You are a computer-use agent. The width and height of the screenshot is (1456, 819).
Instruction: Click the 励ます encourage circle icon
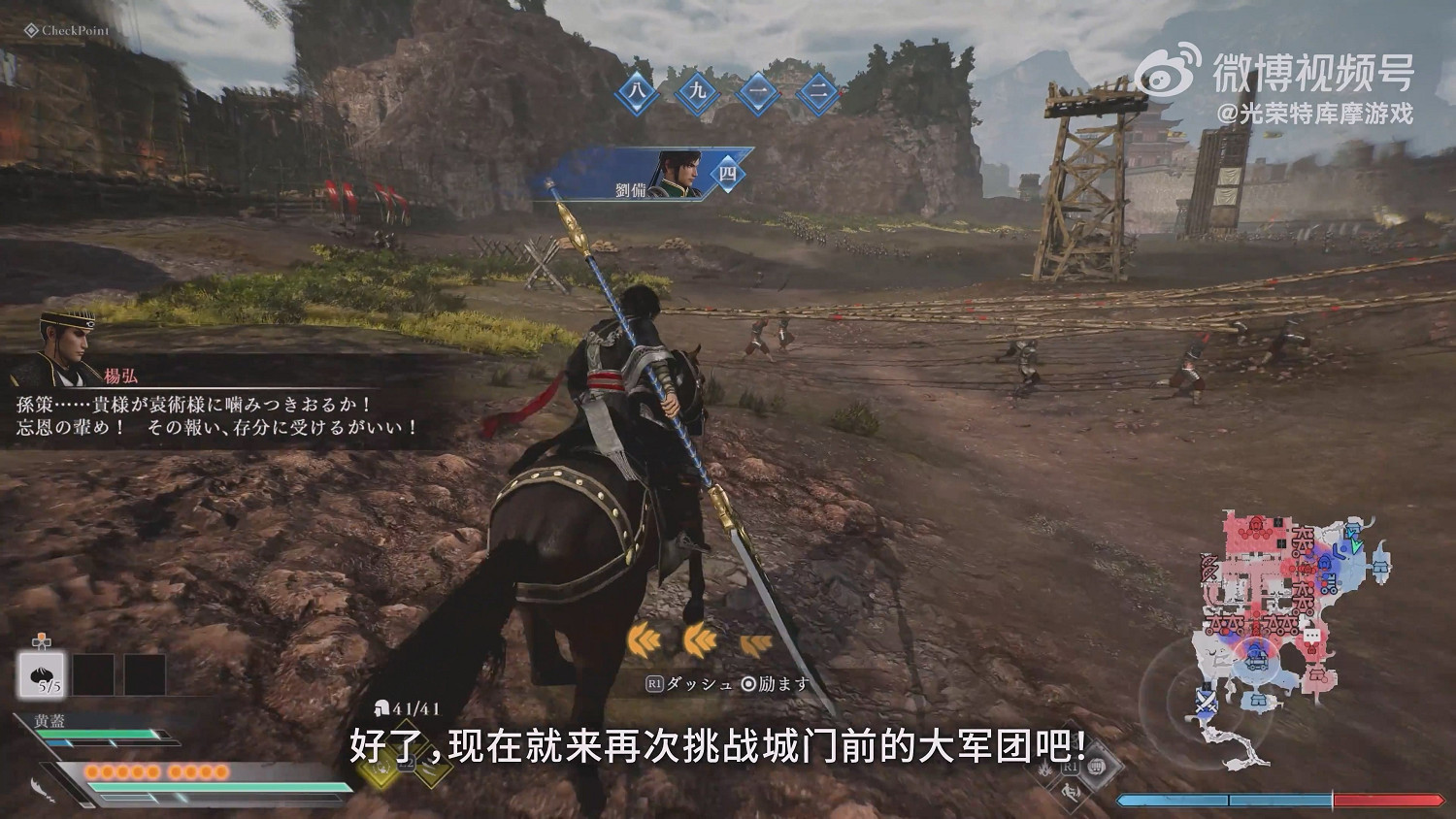click(750, 684)
